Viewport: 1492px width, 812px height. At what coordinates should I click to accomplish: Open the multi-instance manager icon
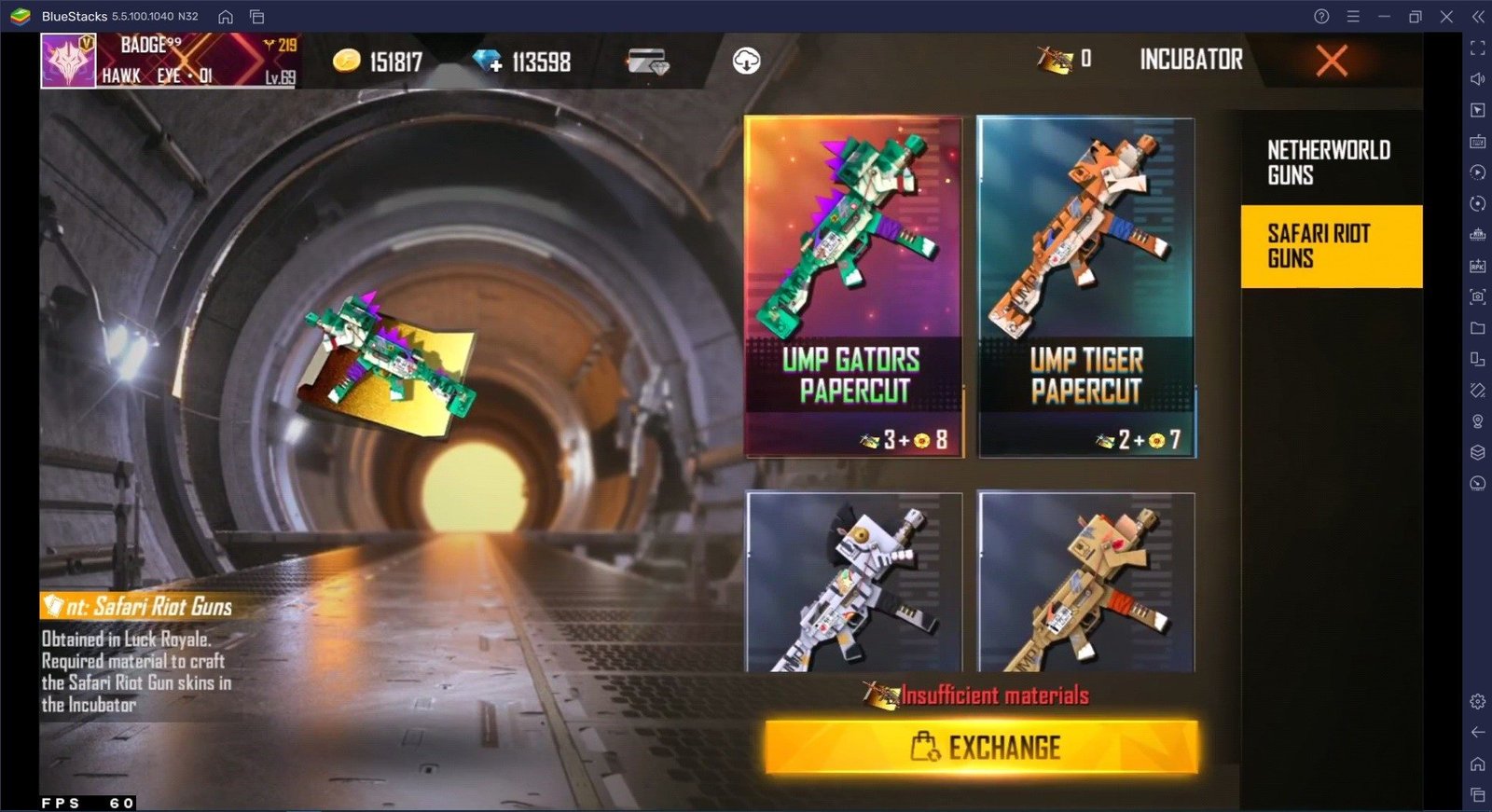tap(1478, 359)
